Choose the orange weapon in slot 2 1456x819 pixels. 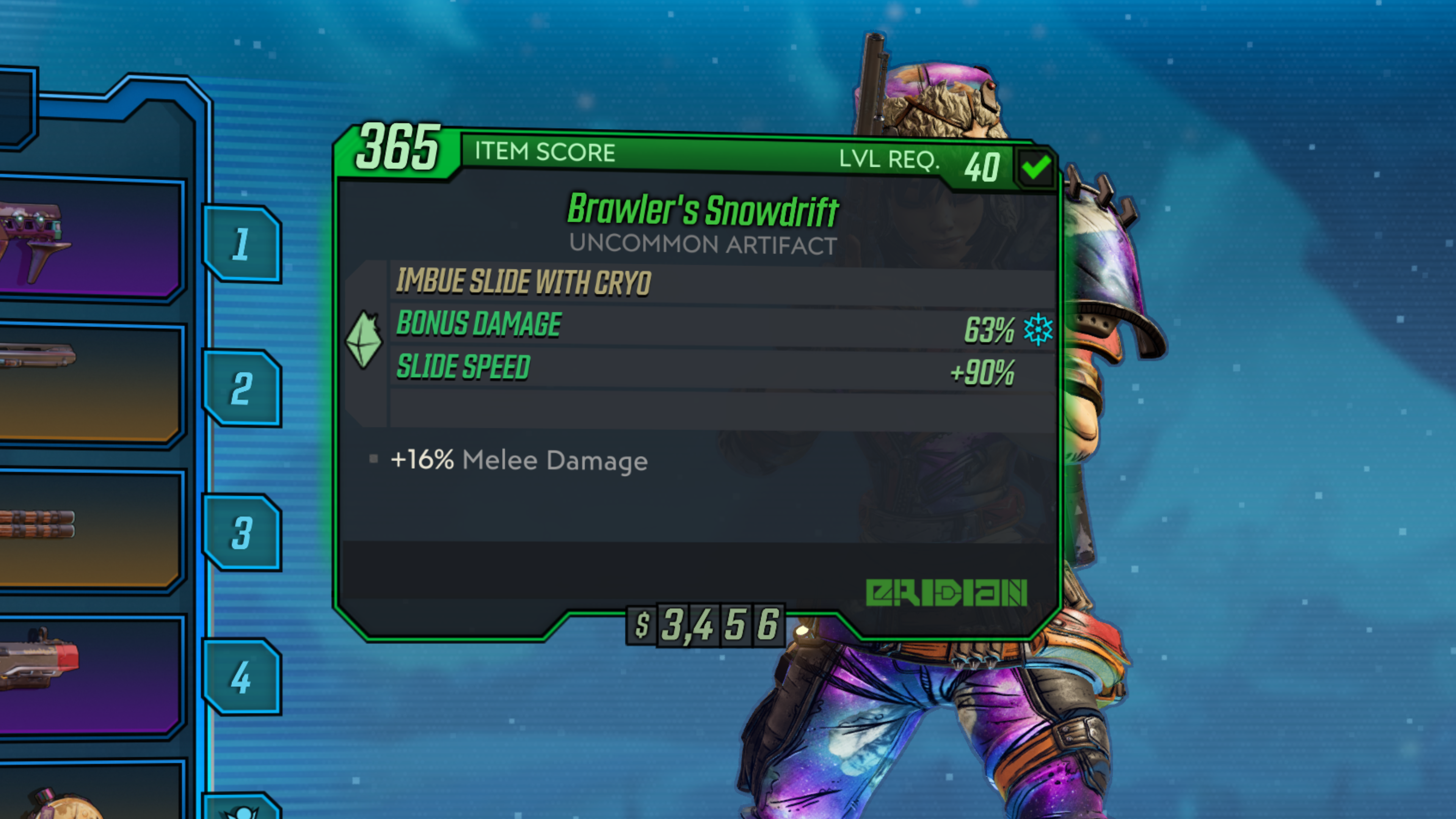click(x=91, y=384)
